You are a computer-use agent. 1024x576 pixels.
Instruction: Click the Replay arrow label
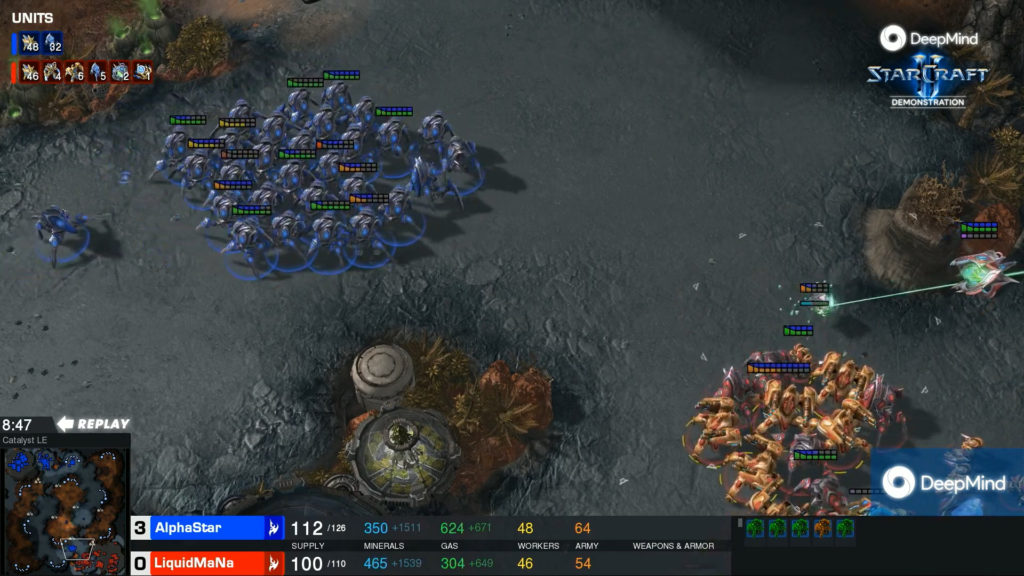click(94, 424)
